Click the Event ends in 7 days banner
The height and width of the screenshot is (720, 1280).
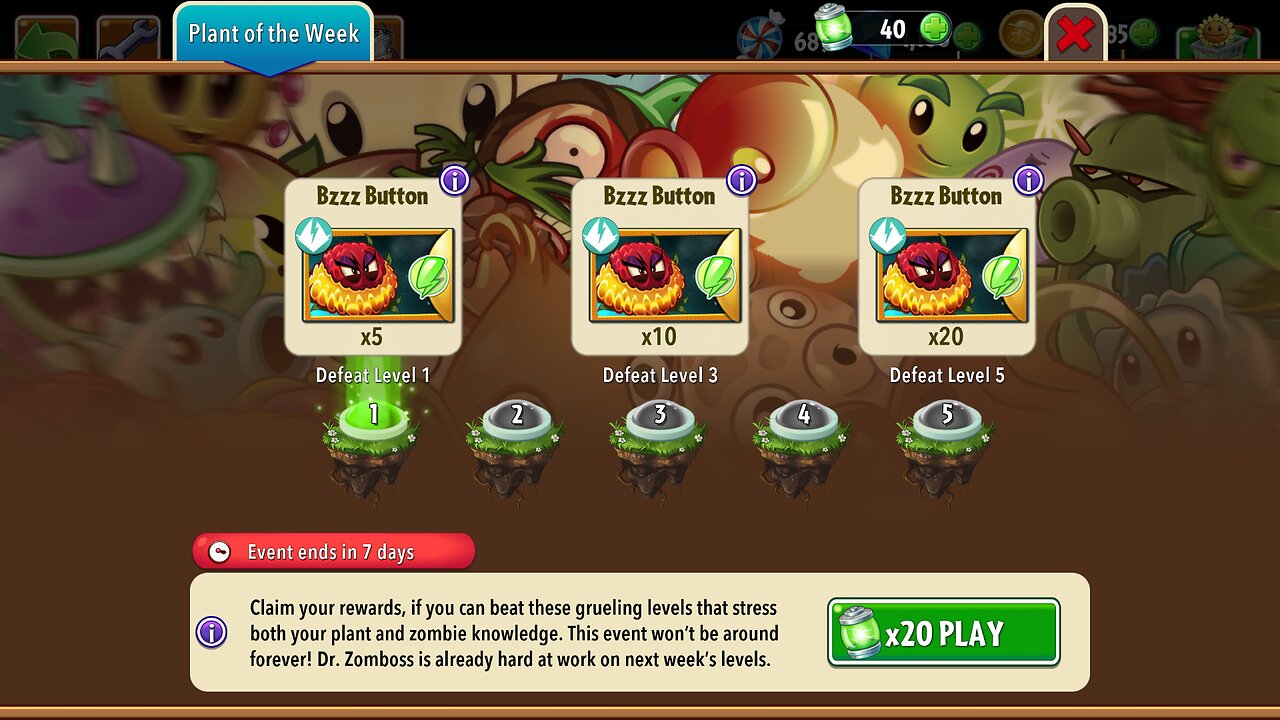click(333, 551)
